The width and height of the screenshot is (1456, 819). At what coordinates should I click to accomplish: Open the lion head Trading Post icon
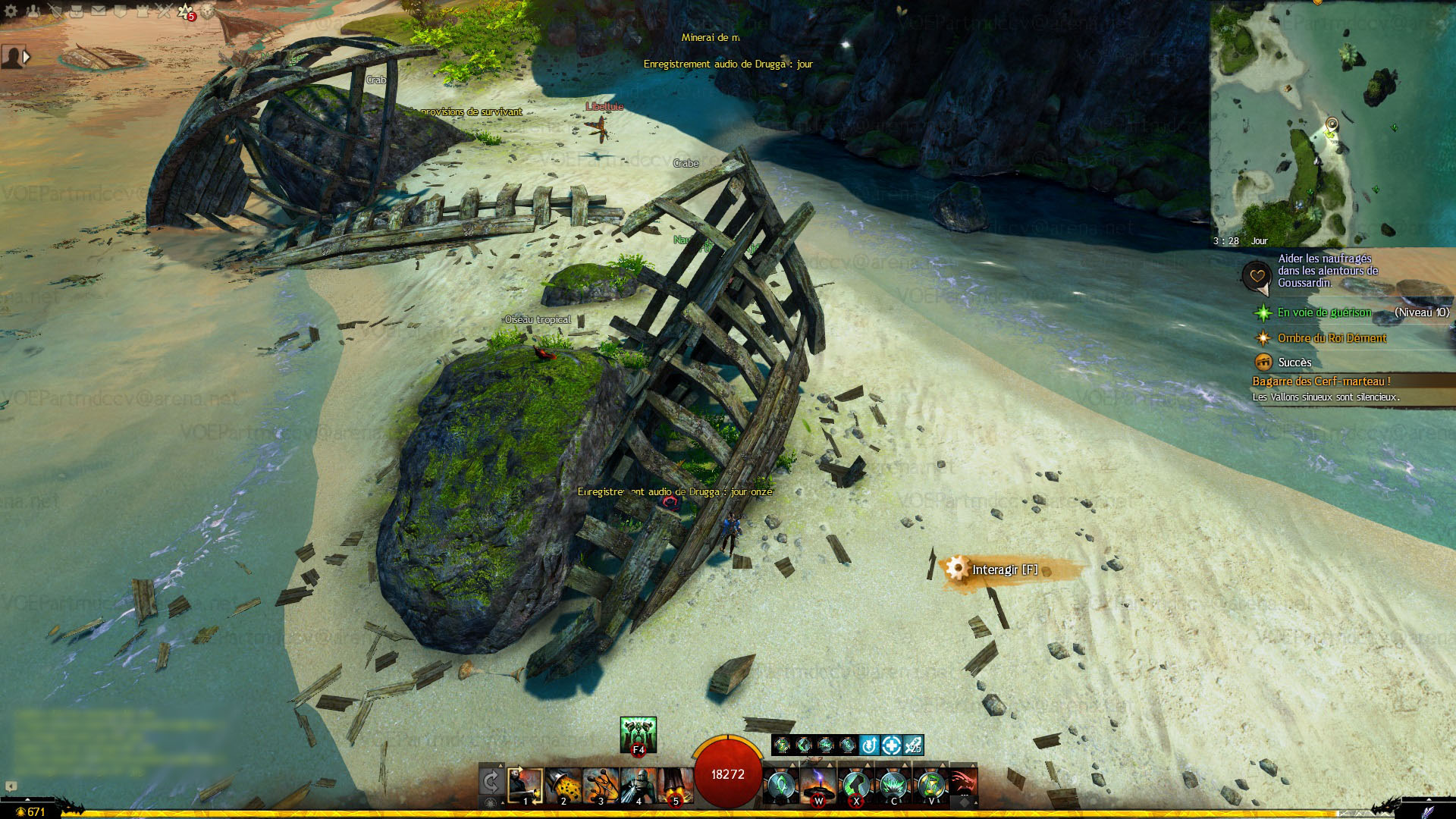point(208,11)
